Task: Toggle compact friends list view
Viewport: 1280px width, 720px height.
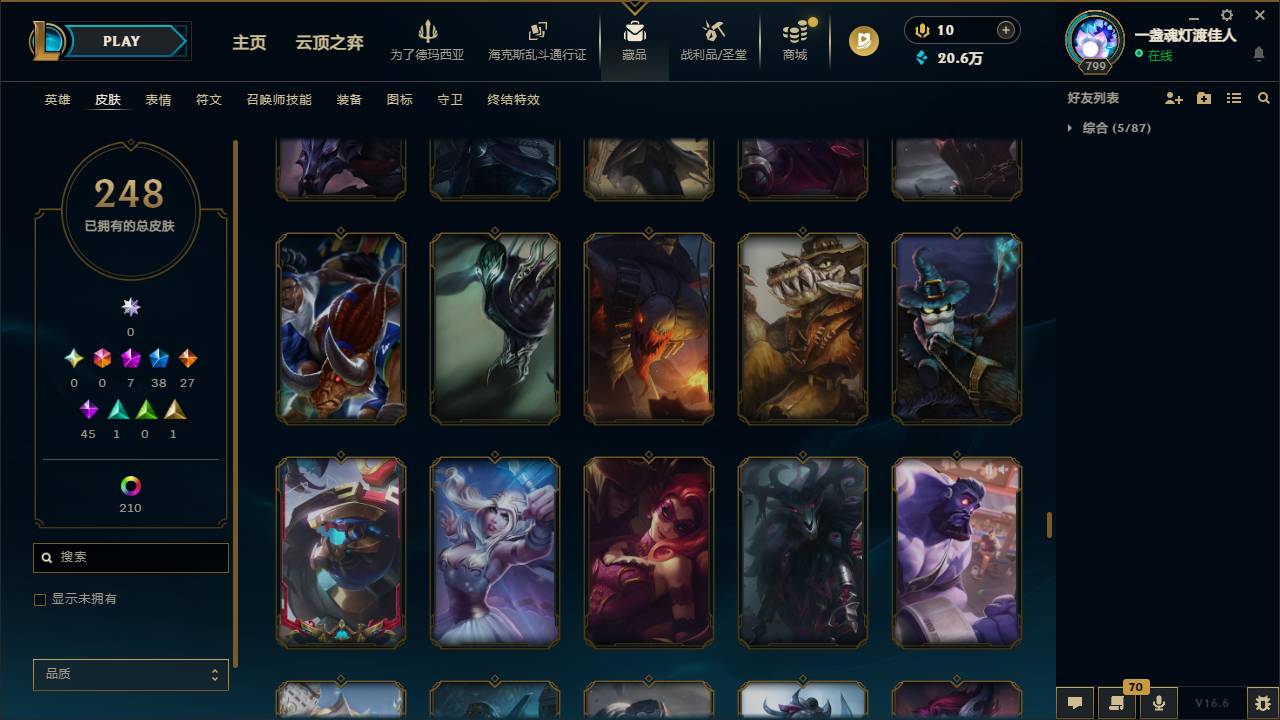Action: [1234, 97]
